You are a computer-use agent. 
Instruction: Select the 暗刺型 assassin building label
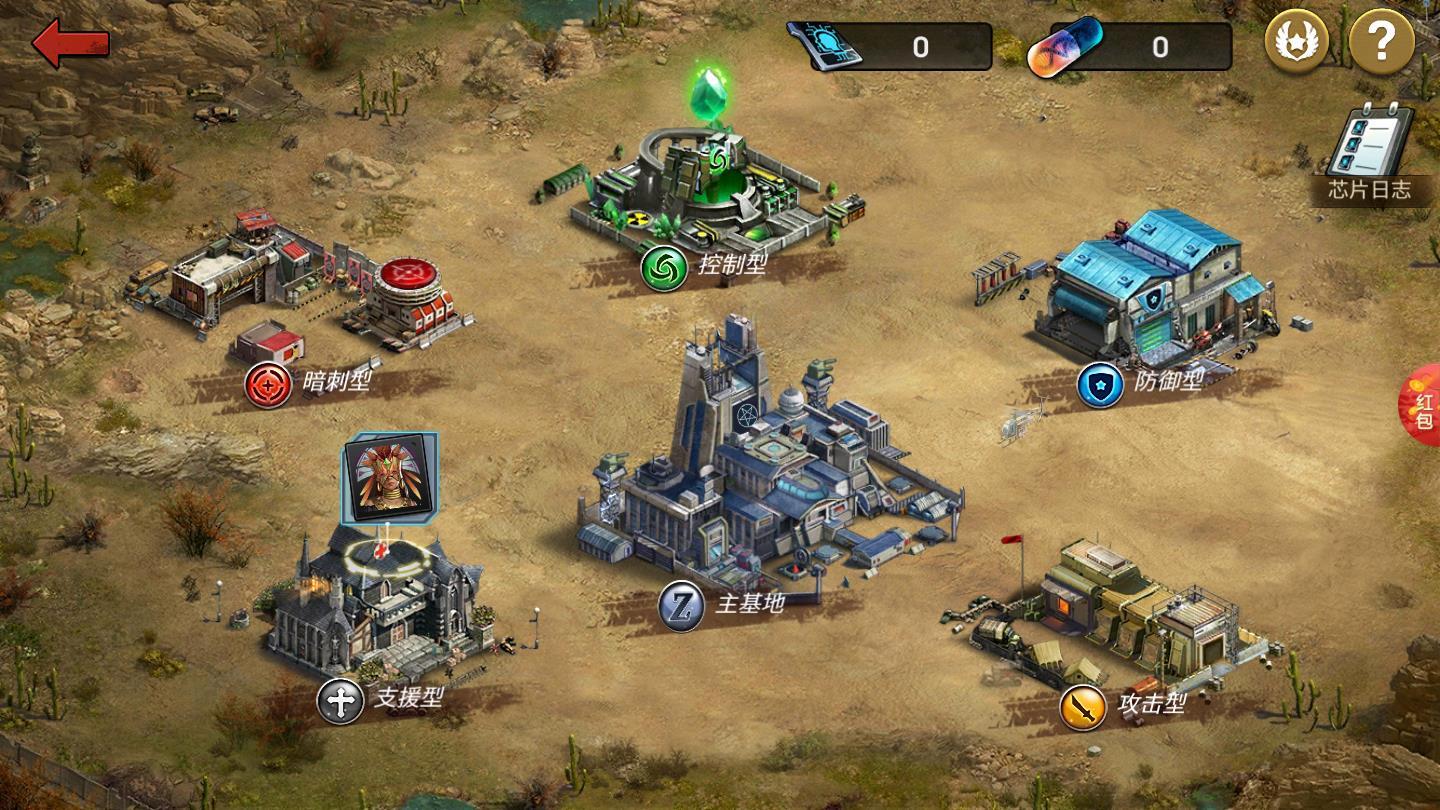point(310,383)
